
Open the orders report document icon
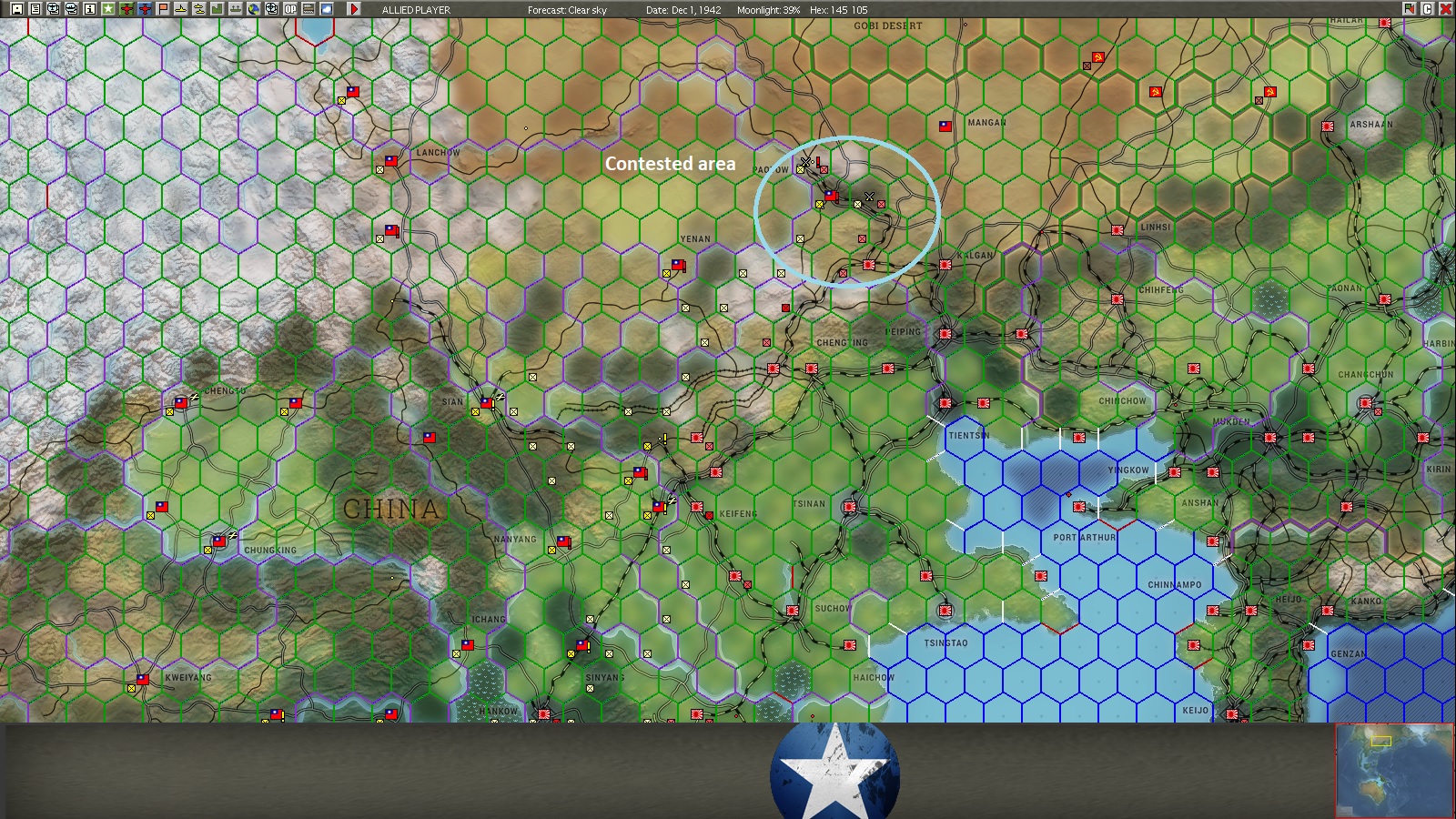coord(35,8)
